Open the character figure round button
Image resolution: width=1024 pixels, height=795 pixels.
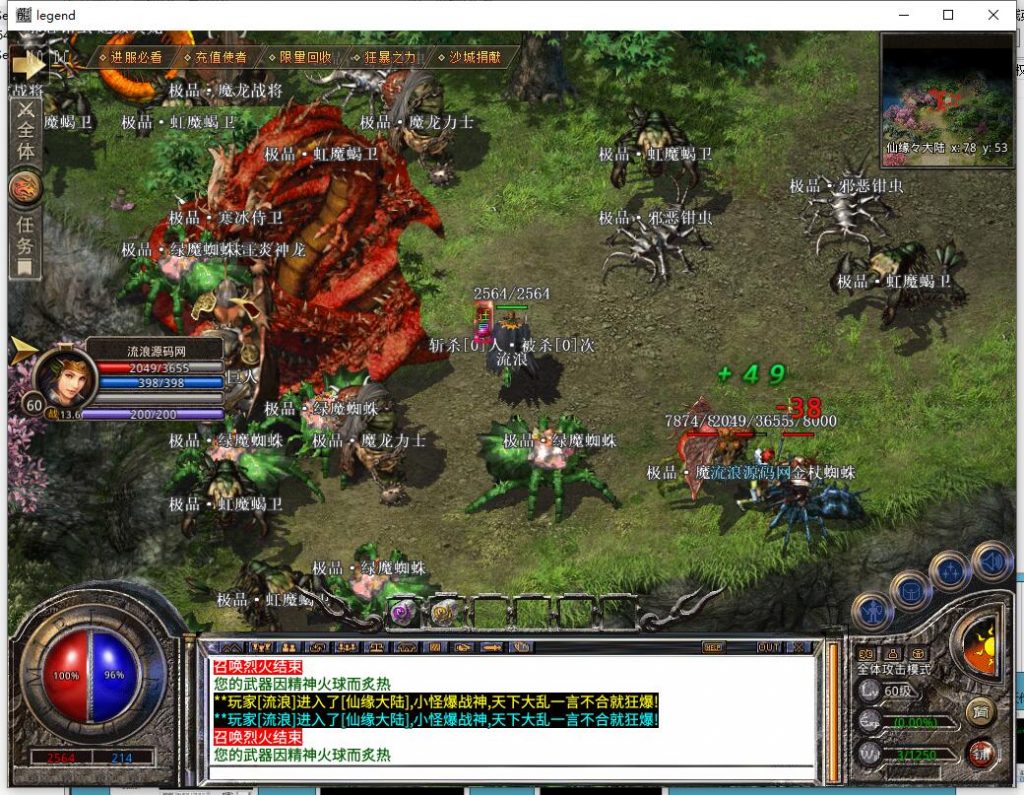(x=872, y=611)
